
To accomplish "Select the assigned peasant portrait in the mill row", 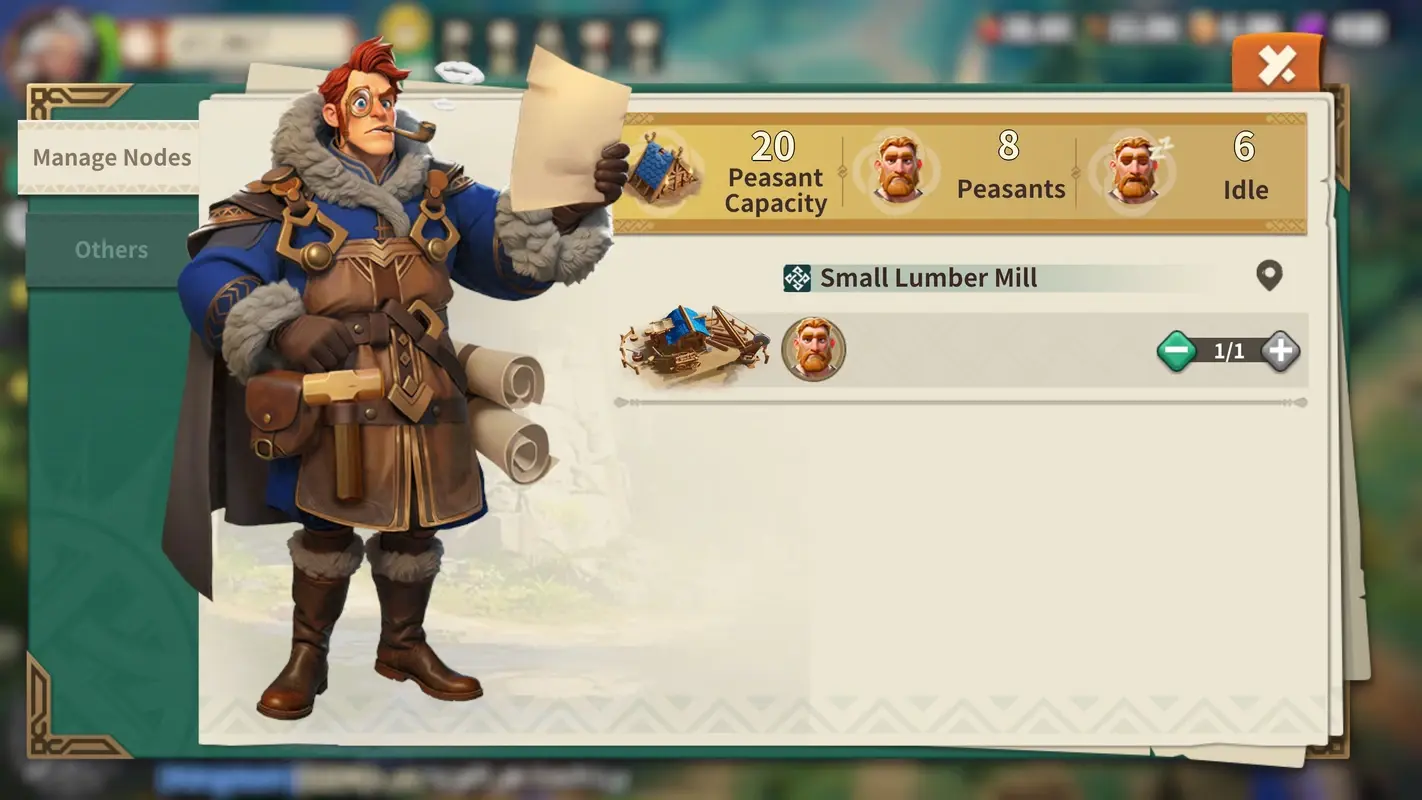I will (x=813, y=350).
